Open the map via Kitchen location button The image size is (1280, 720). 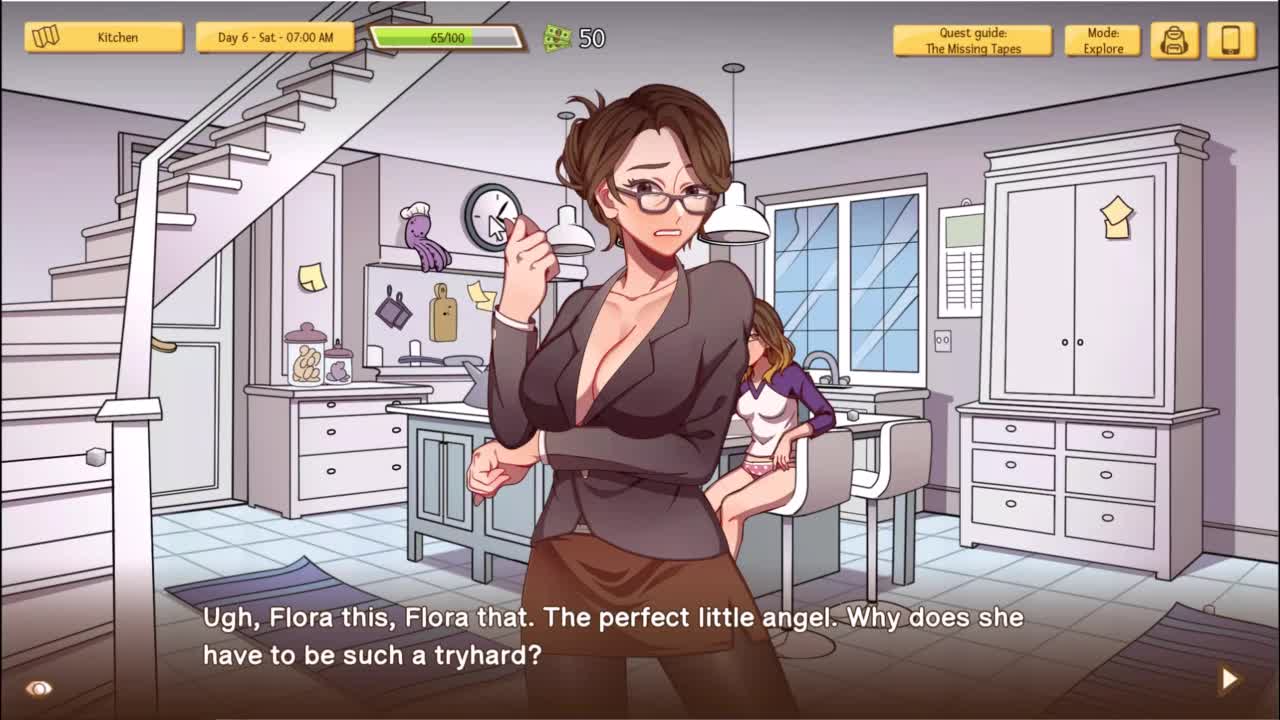click(104, 38)
